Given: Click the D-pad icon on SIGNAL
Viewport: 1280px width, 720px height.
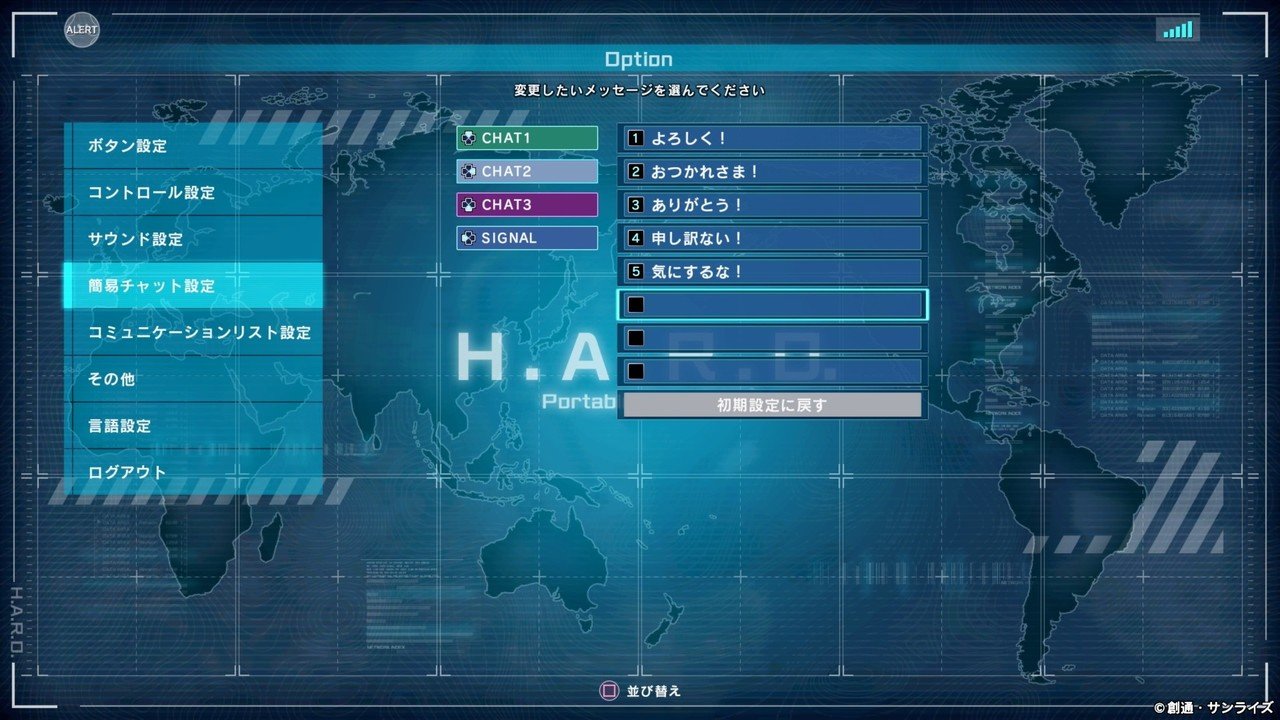Looking at the screenshot, I should (x=470, y=238).
